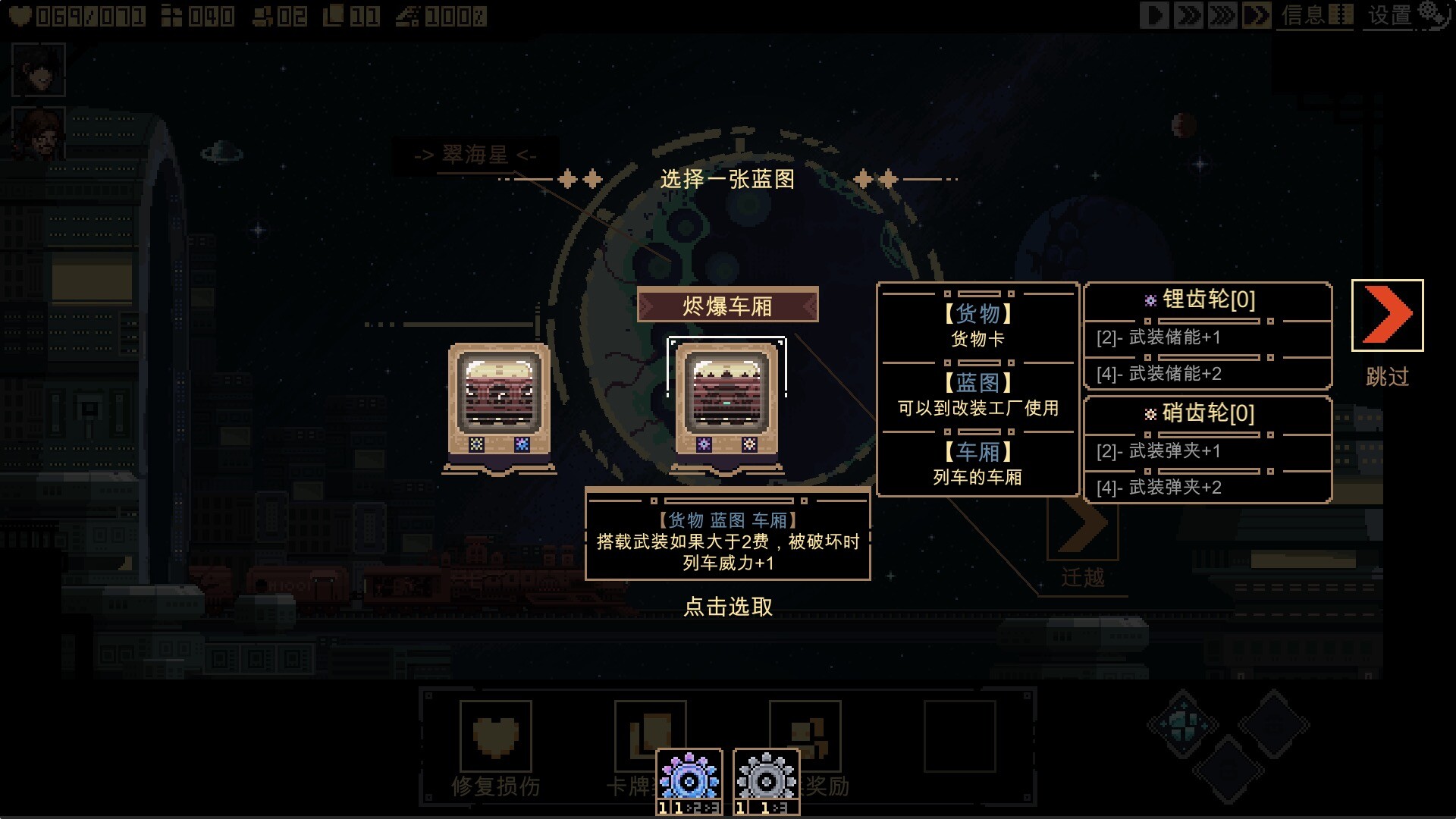Expand the 武装储能+1 entry under 锂齿轮
Image resolution: width=1456 pixels, height=819 pixels.
1208,338
